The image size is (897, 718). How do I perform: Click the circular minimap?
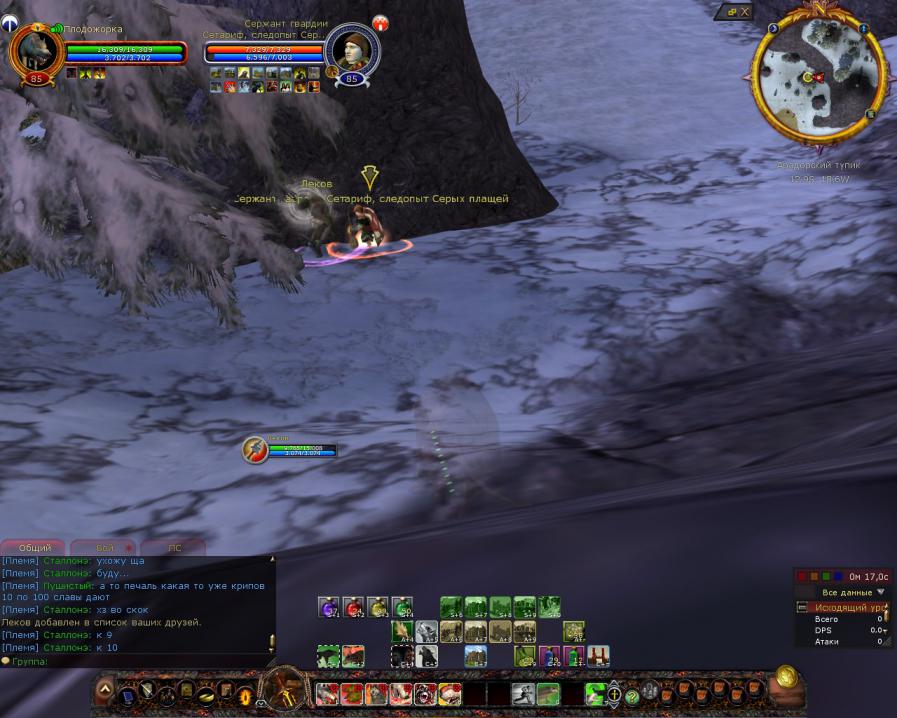coord(822,73)
